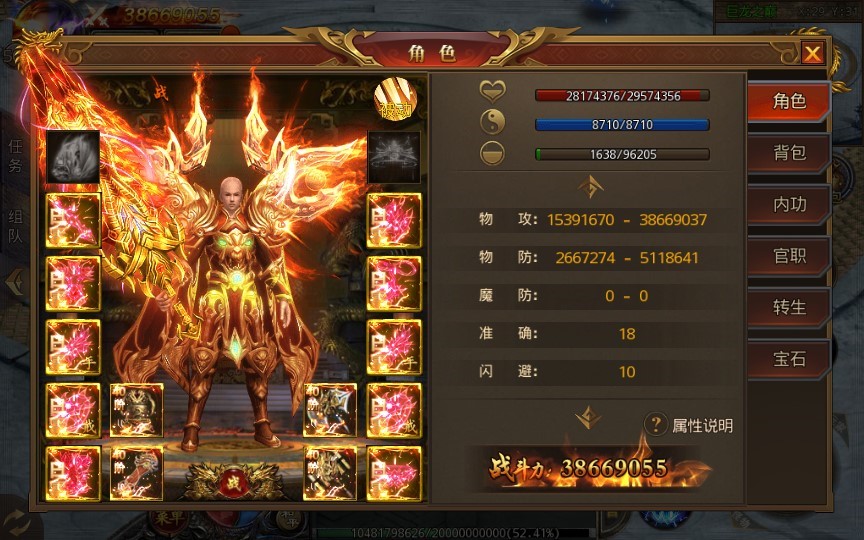Open the 宝石 tab
The height and width of the screenshot is (540, 864).
click(789, 358)
